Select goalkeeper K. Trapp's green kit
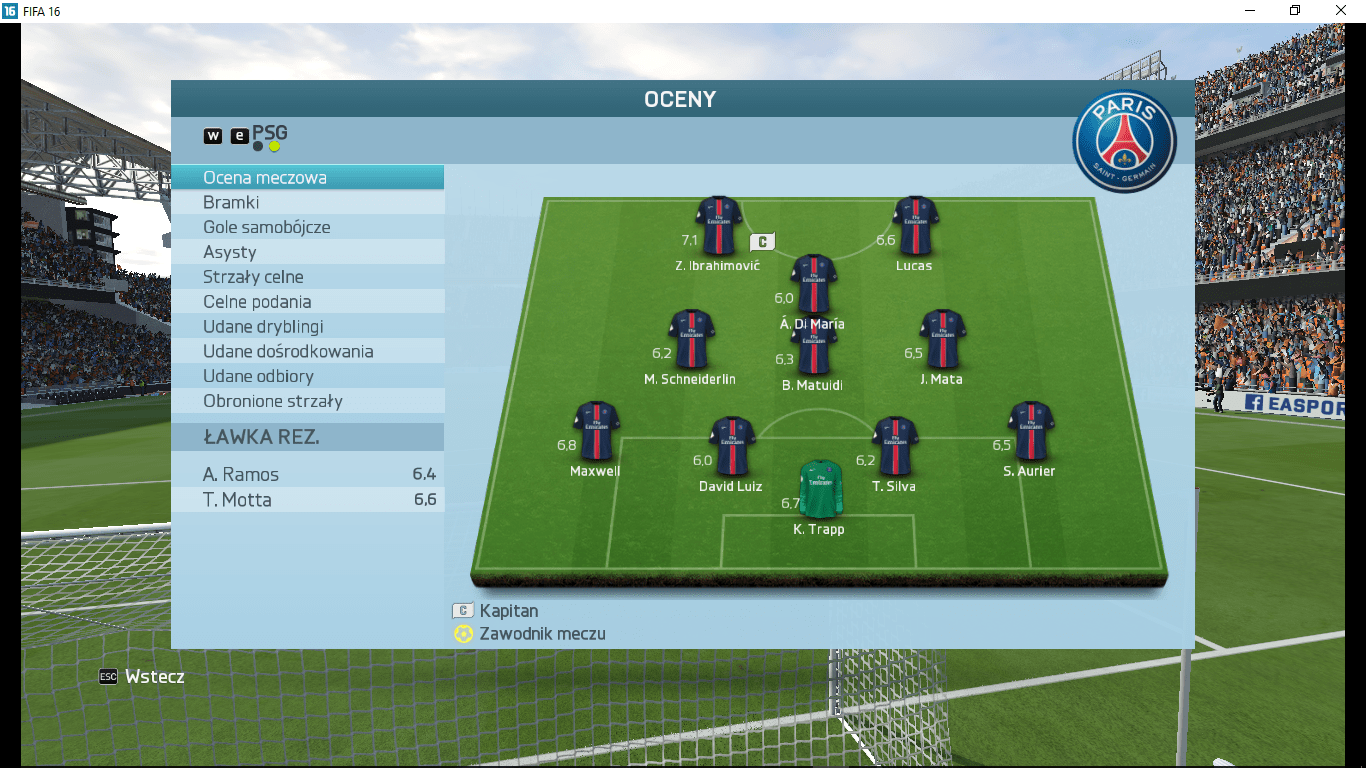 820,488
